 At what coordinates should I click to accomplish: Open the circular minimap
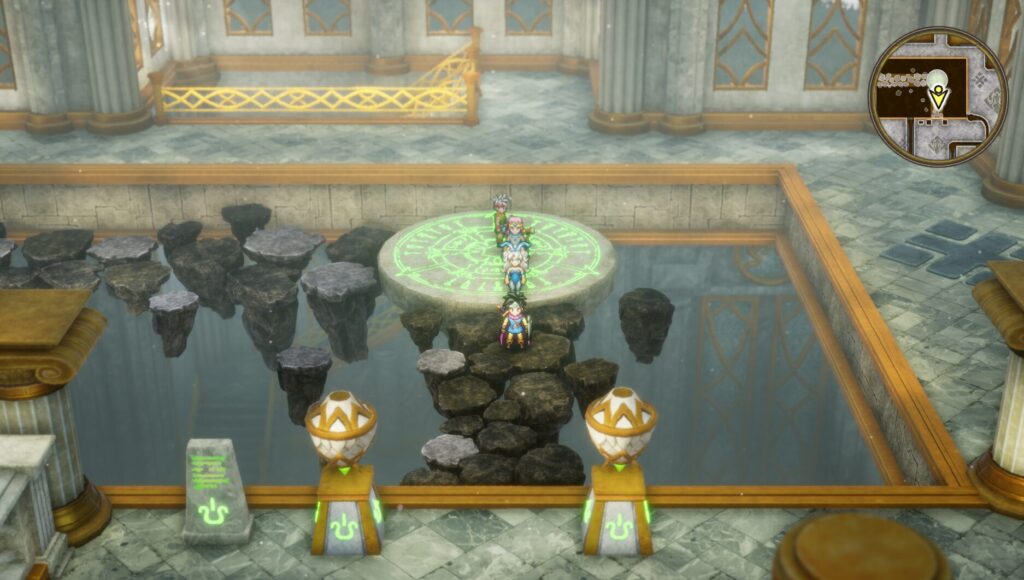[937, 97]
